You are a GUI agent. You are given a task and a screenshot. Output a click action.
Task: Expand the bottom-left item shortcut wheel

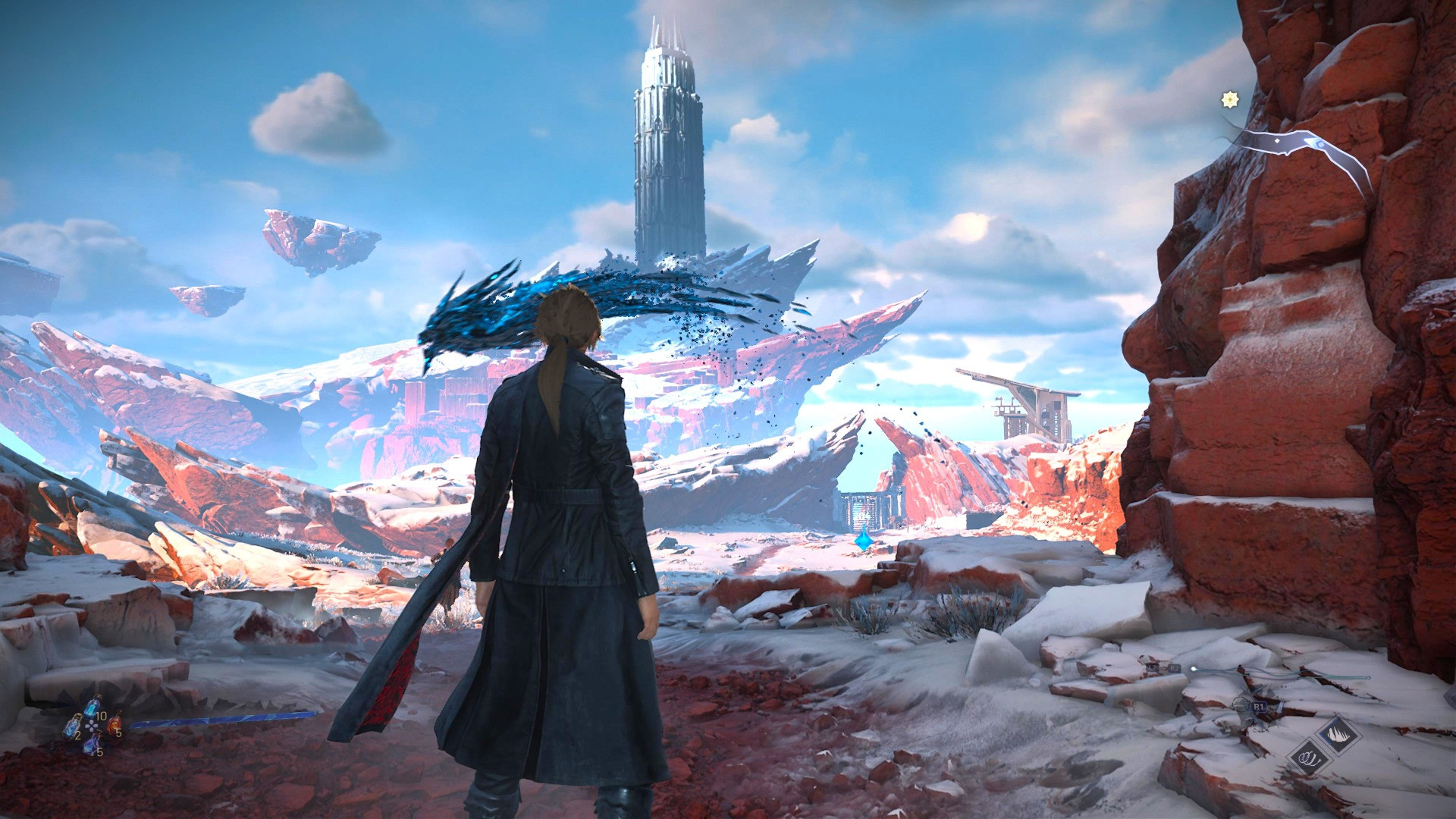92,726
